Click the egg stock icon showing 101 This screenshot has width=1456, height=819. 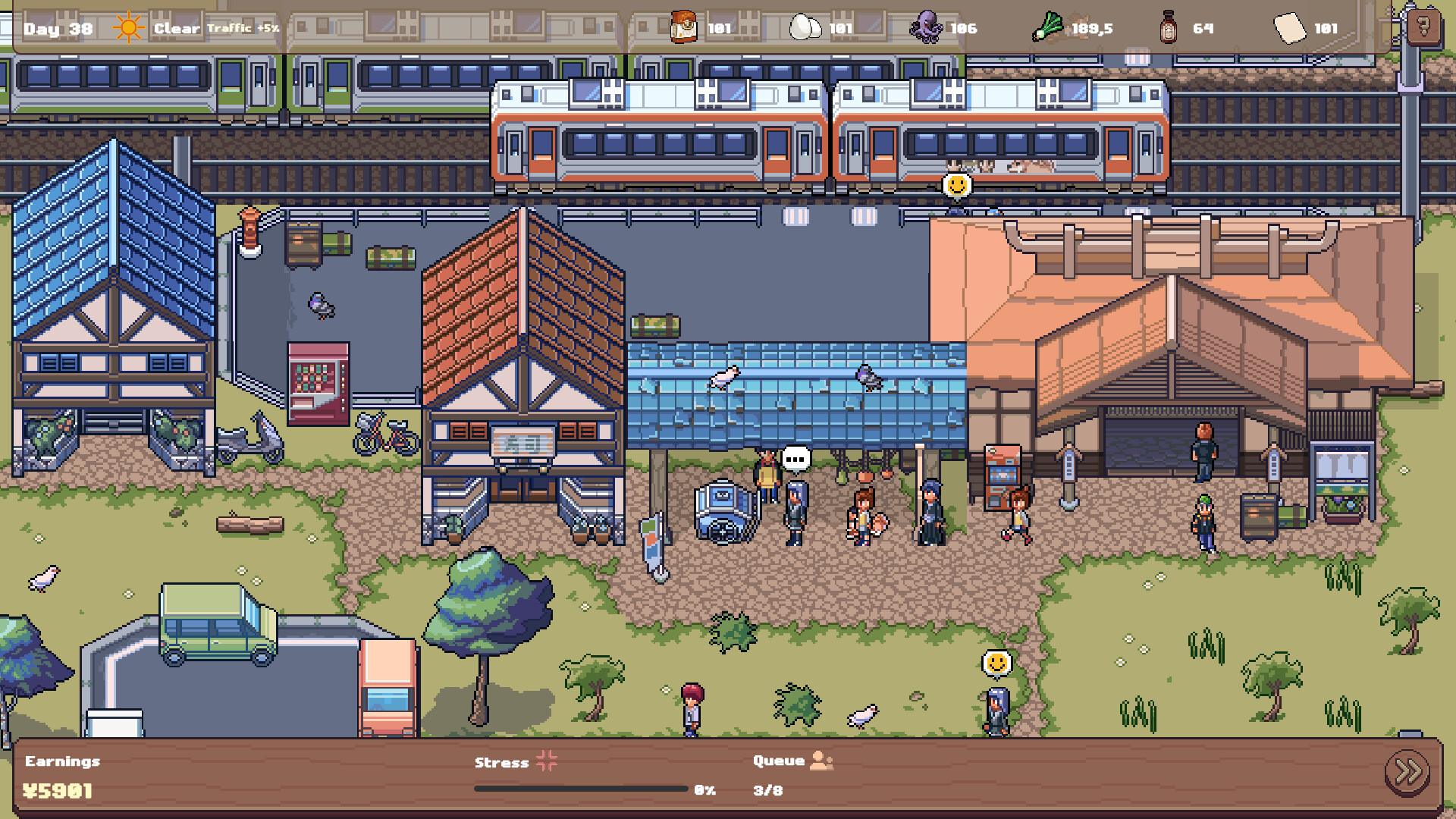pyautogui.click(x=806, y=27)
